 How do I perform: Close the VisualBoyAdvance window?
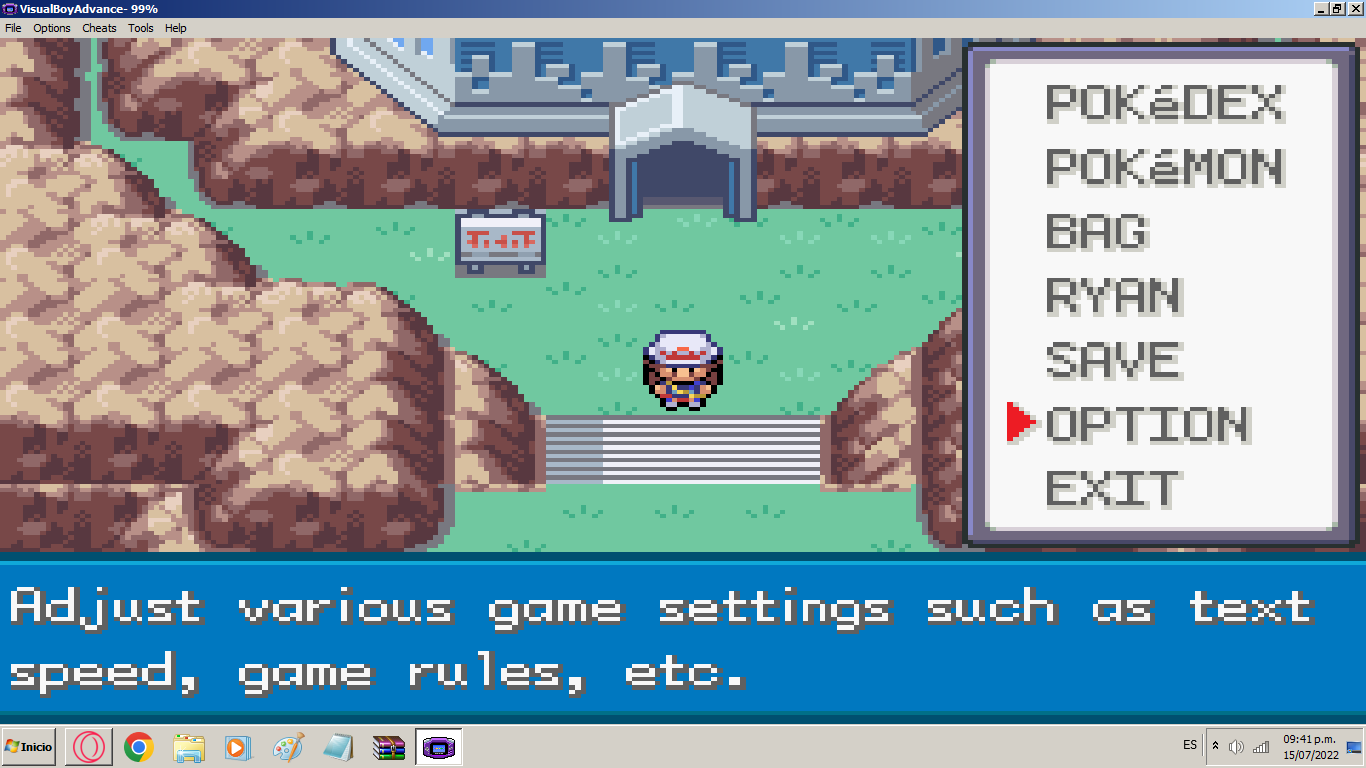pos(1355,8)
